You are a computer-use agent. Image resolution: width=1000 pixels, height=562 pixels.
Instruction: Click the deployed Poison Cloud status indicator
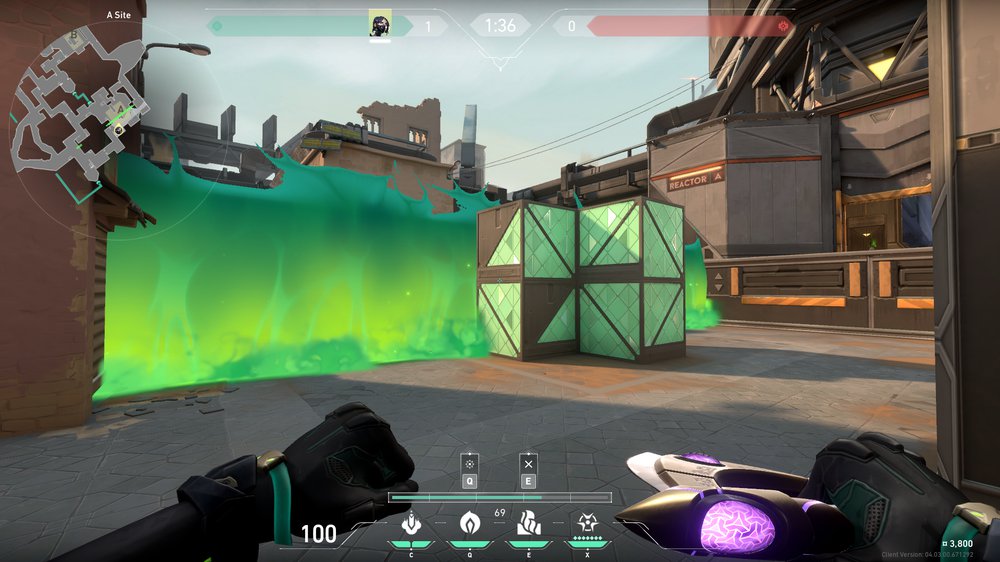[469, 464]
